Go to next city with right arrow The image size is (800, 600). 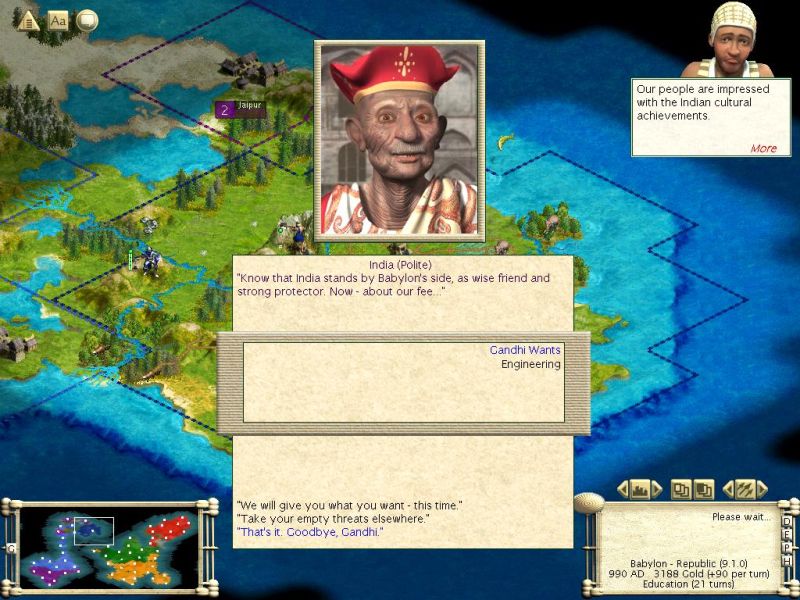pyautogui.click(x=657, y=490)
